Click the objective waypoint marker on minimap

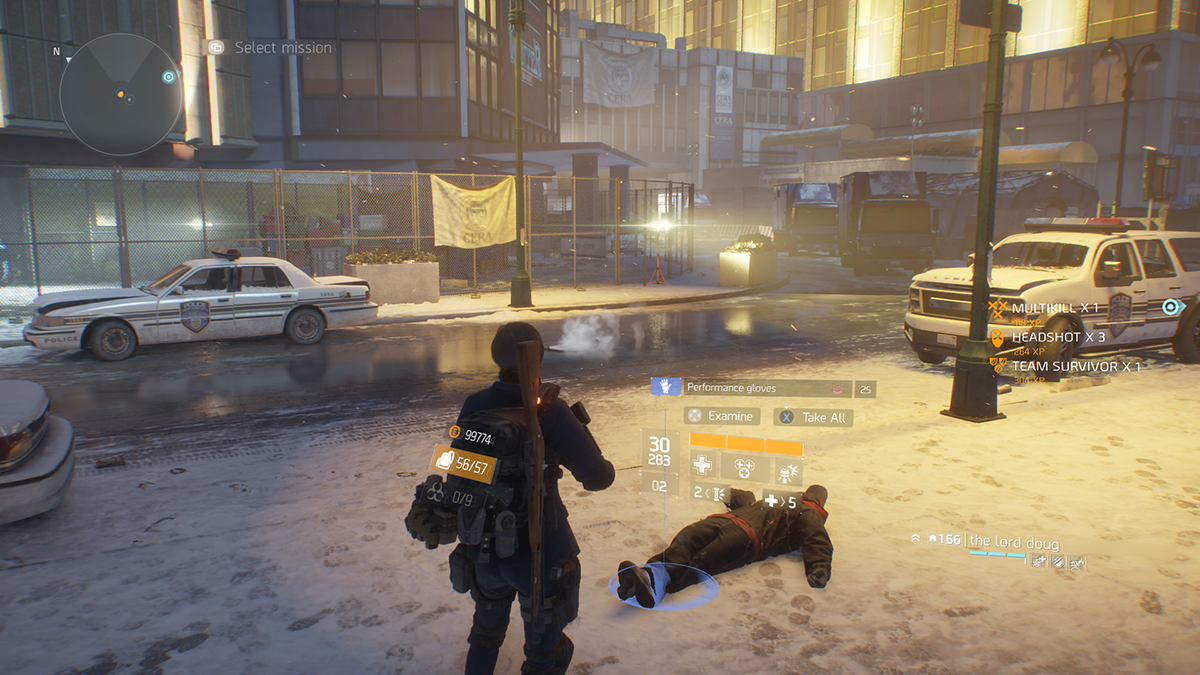(168, 76)
